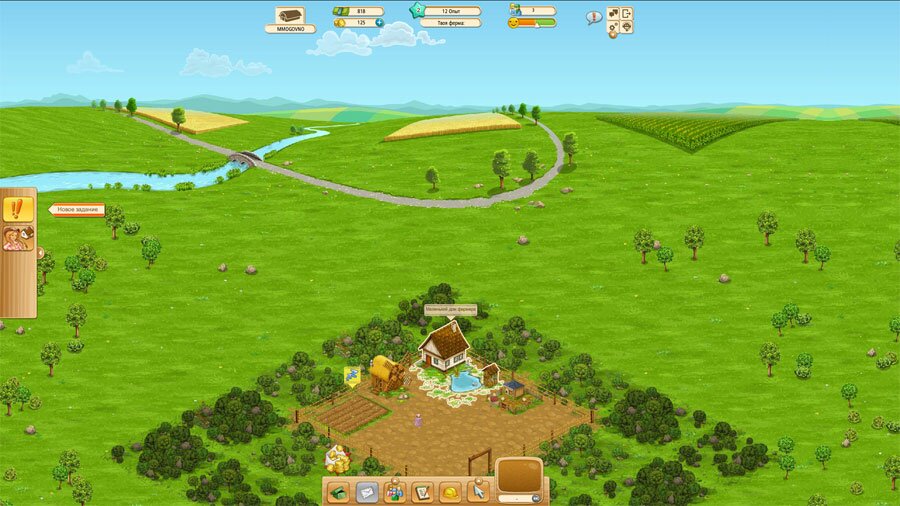The height and width of the screenshot is (506, 900).
Task: Show the friends group icon
Action: click(395, 491)
